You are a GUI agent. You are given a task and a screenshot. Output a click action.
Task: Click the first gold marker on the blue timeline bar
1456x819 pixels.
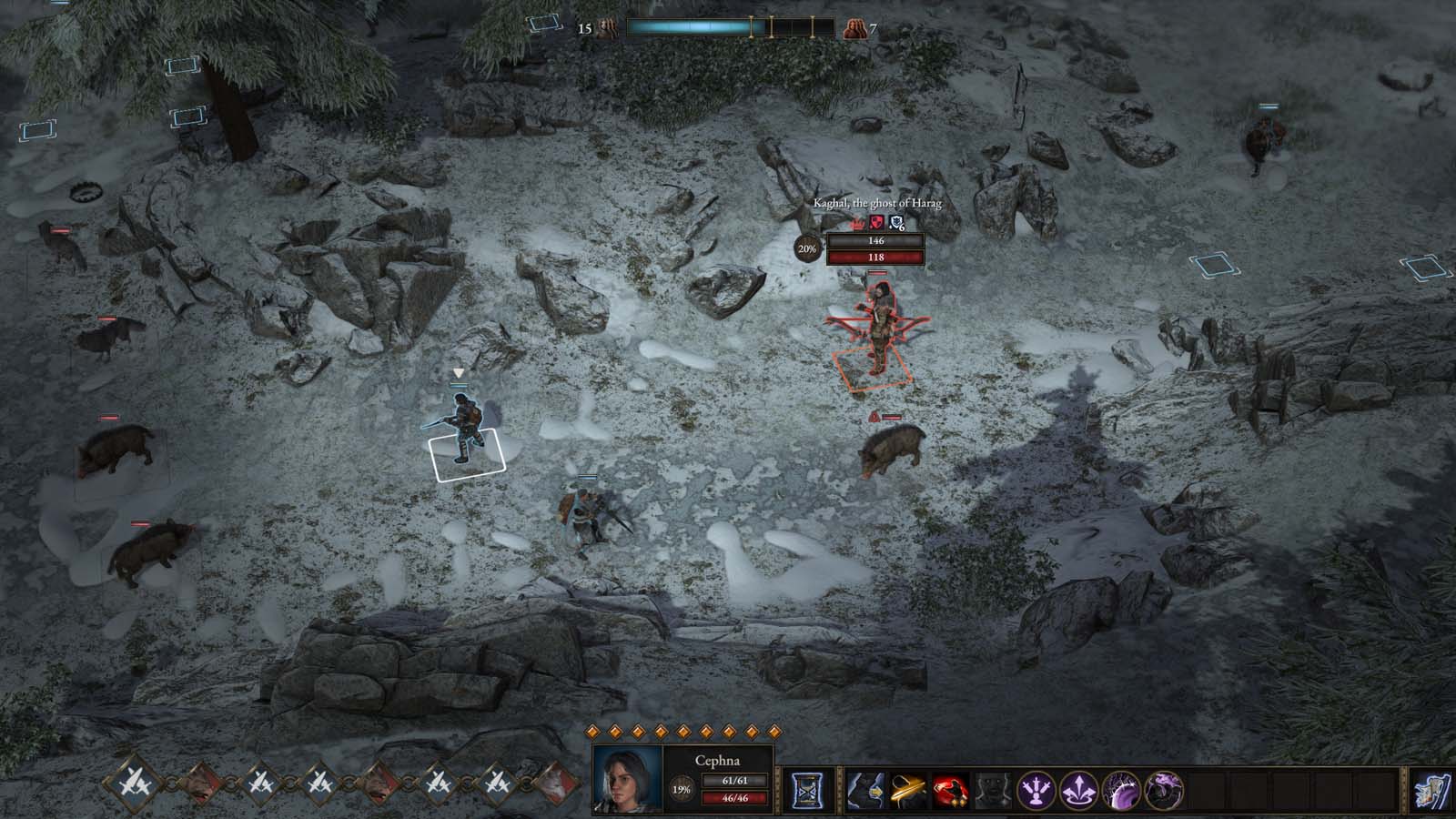point(753,26)
